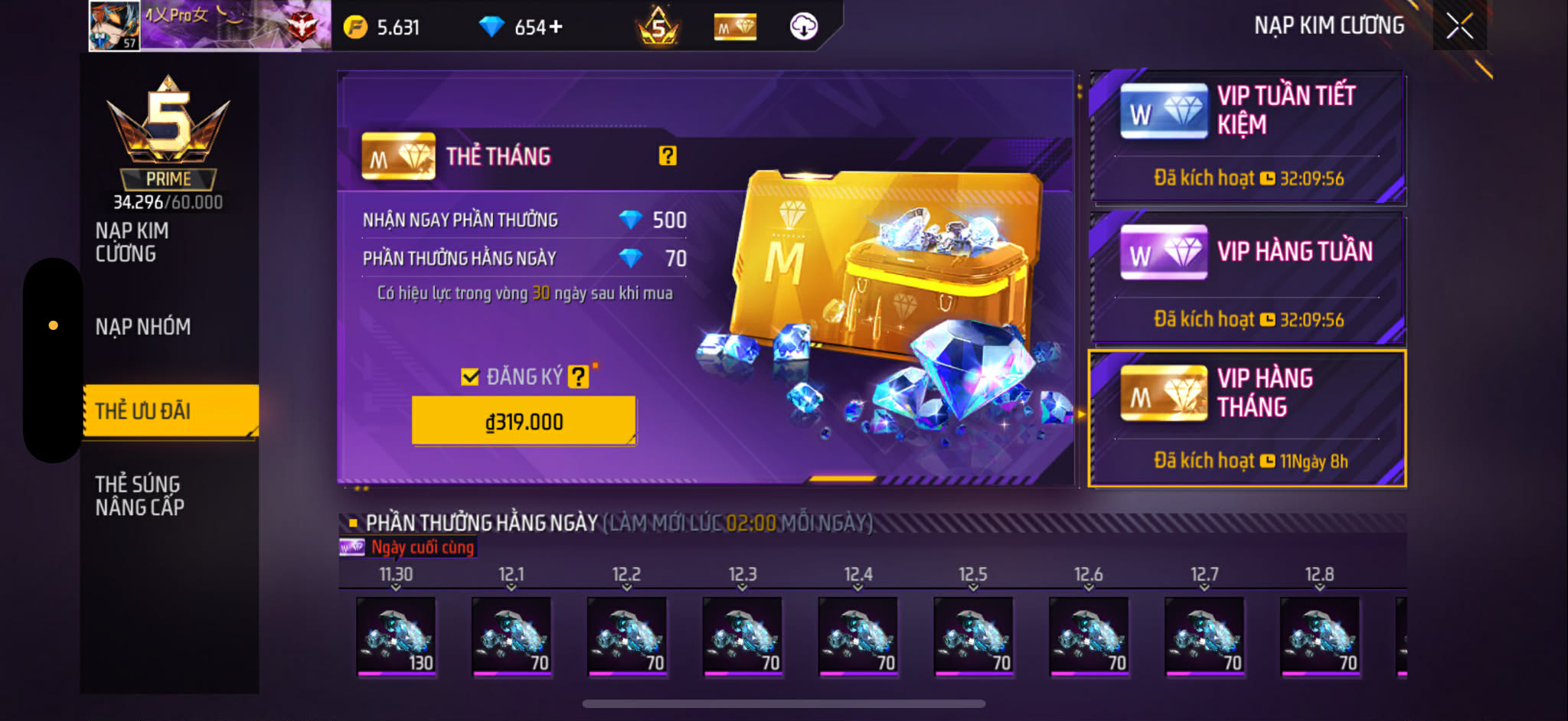Open the Đăng Ký help question mark
Image resolution: width=1568 pixels, height=721 pixels.
[578, 377]
